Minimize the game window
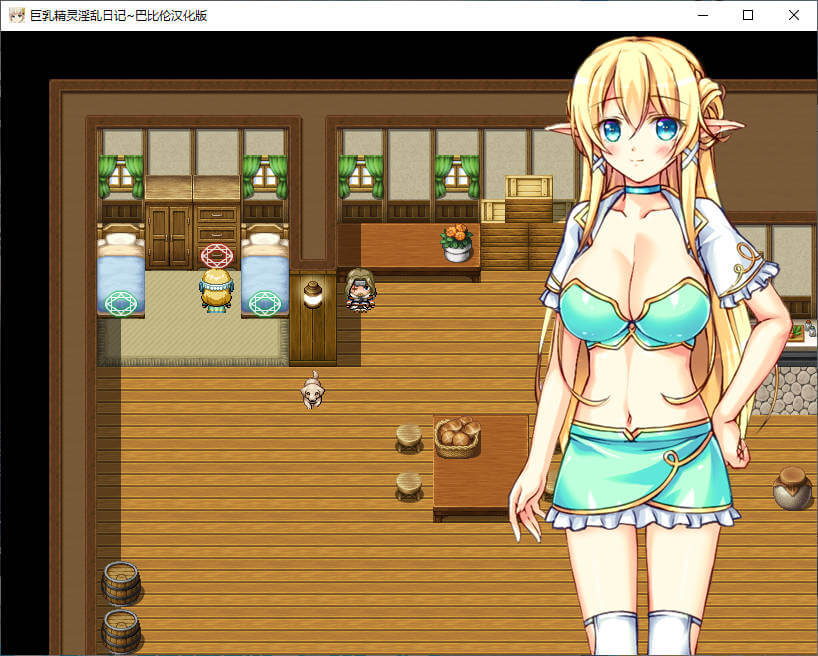Image resolution: width=818 pixels, height=656 pixels. point(702,15)
